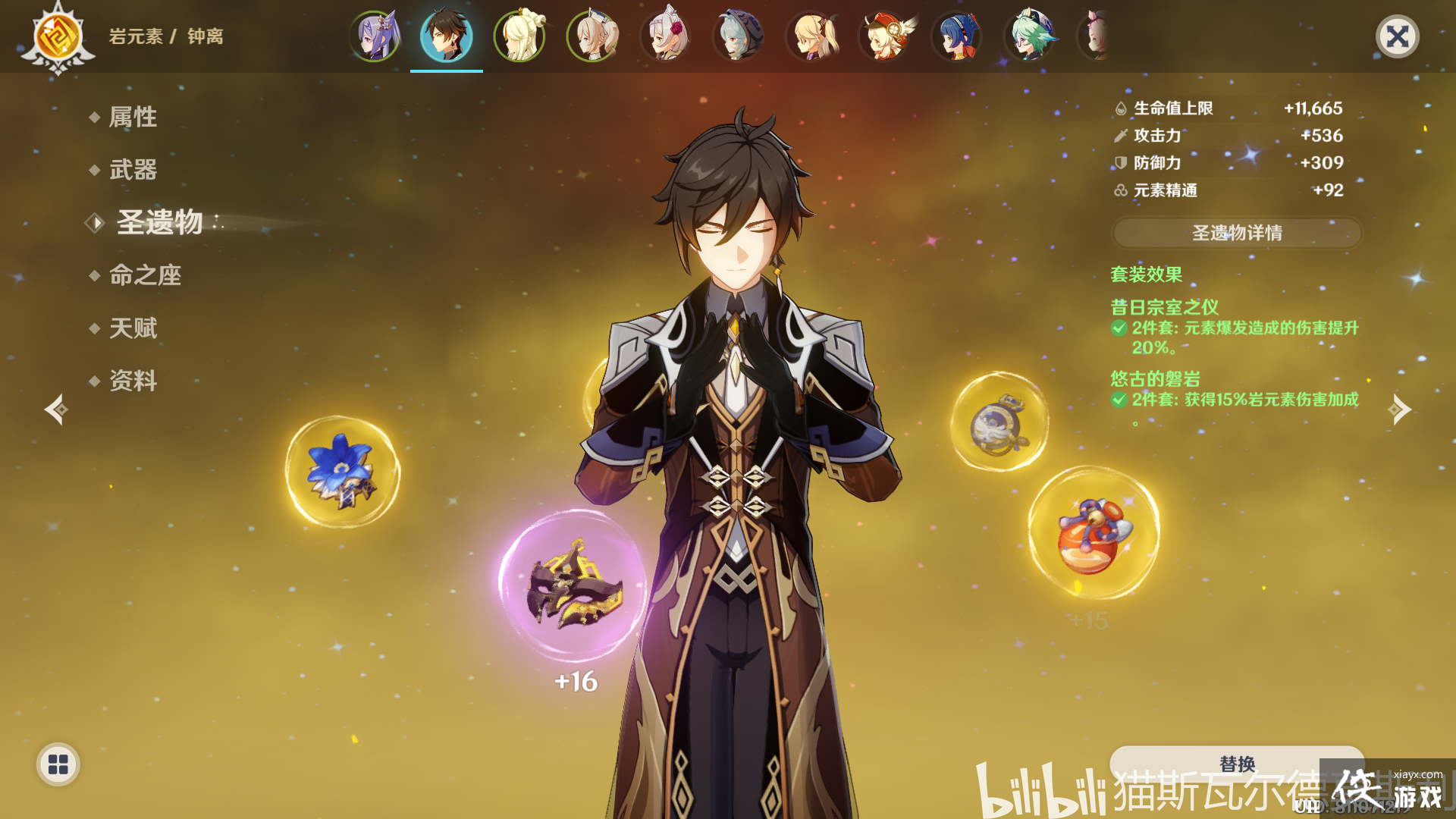This screenshot has width=1456, height=819.
Task: Click the 圣遗物详情 button
Action: 1235,234
